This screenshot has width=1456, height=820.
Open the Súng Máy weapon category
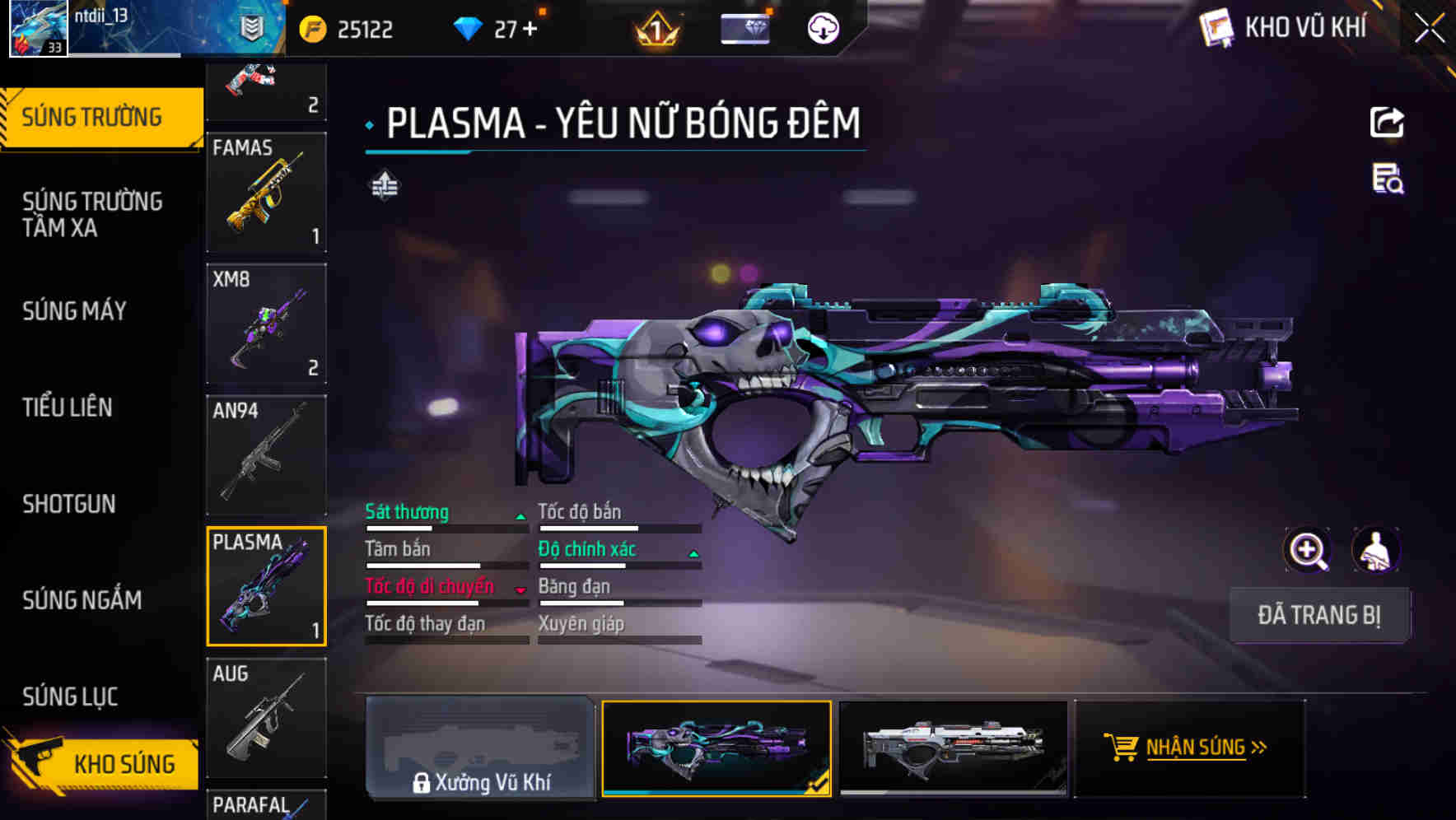[x=75, y=311]
